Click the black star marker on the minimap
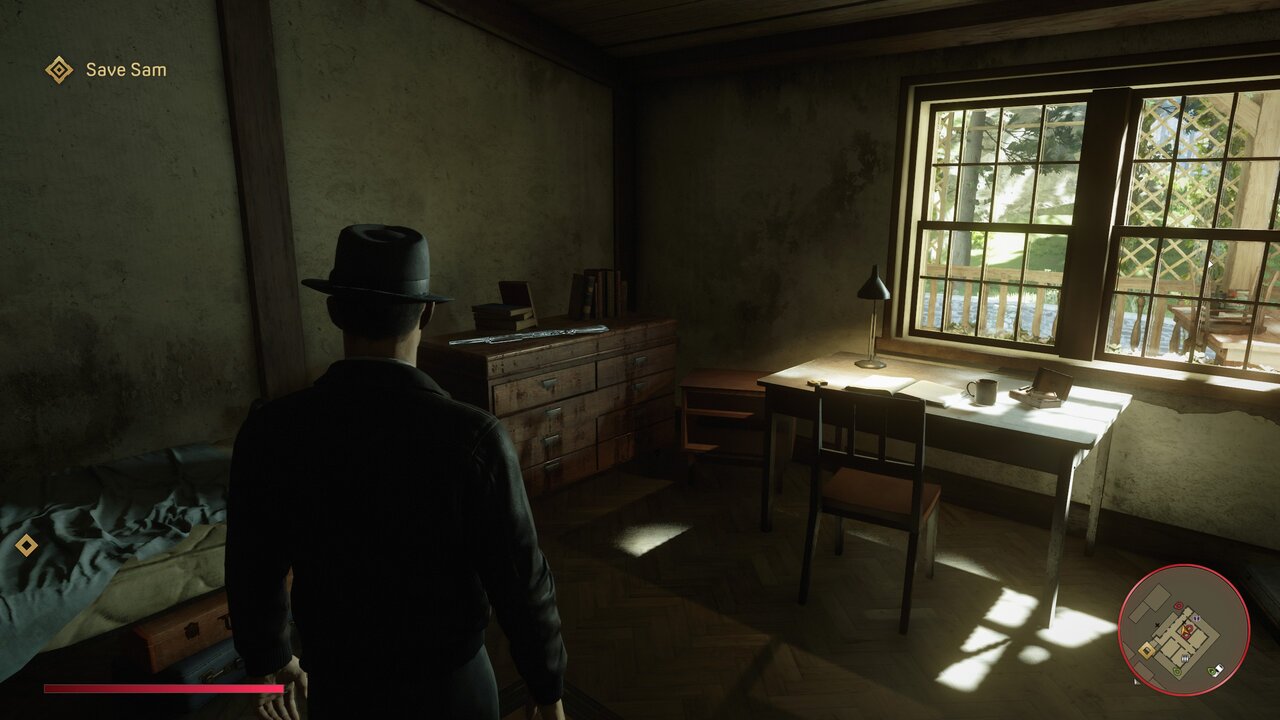This screenshot has height=720, width=1280. coord(1157,625)
